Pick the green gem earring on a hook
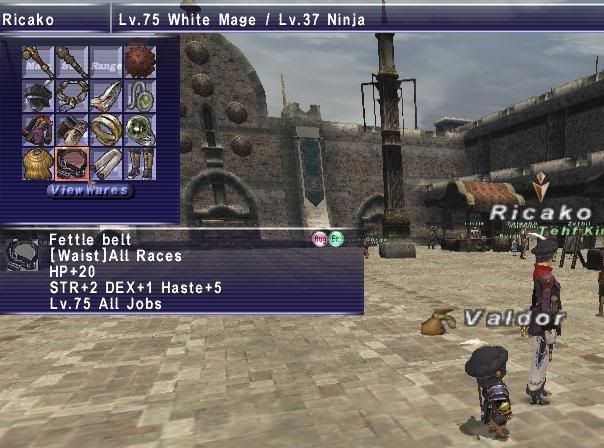 tap(140, 96)
